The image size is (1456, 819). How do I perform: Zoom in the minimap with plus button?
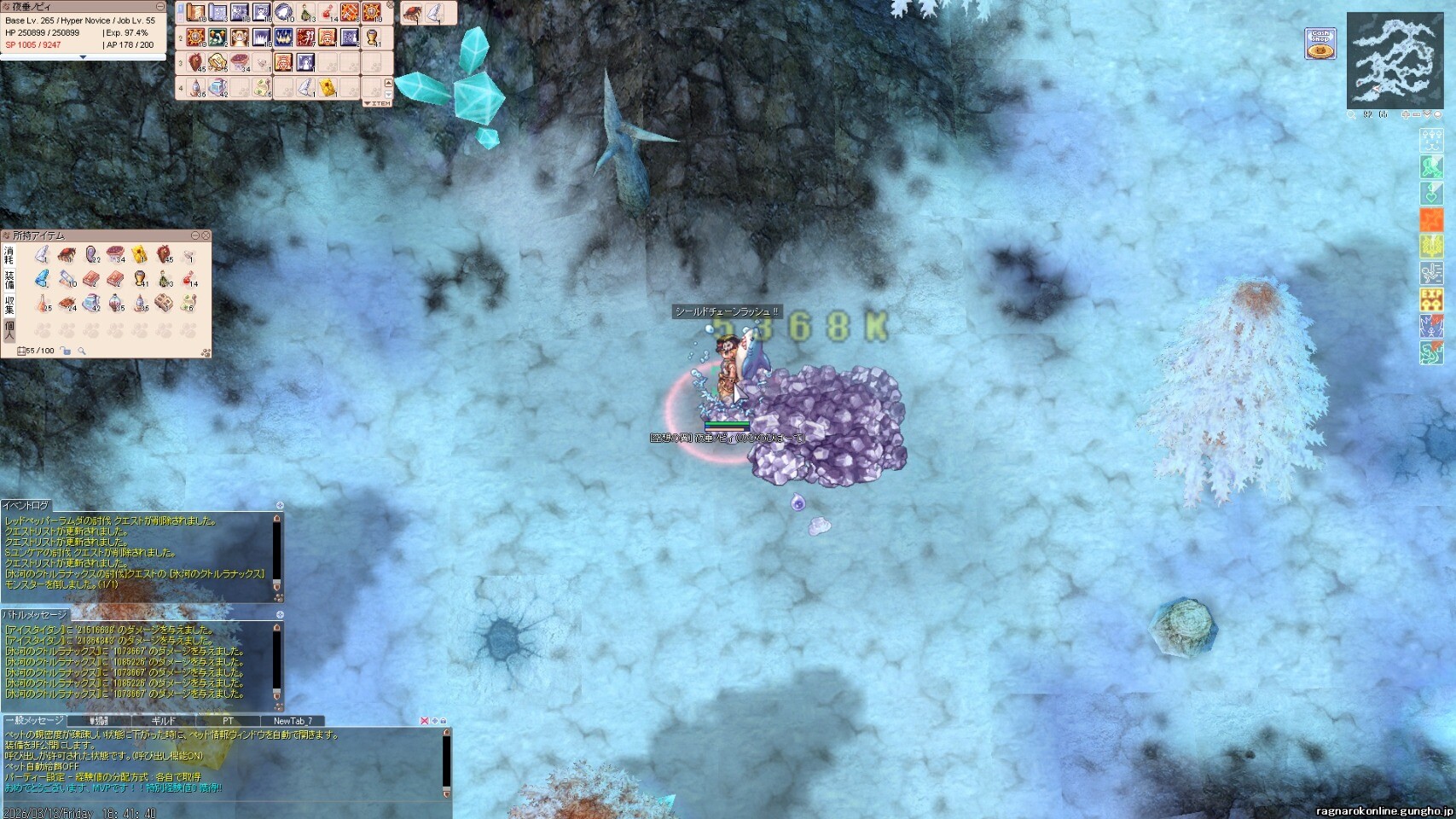coord(1406,114)
